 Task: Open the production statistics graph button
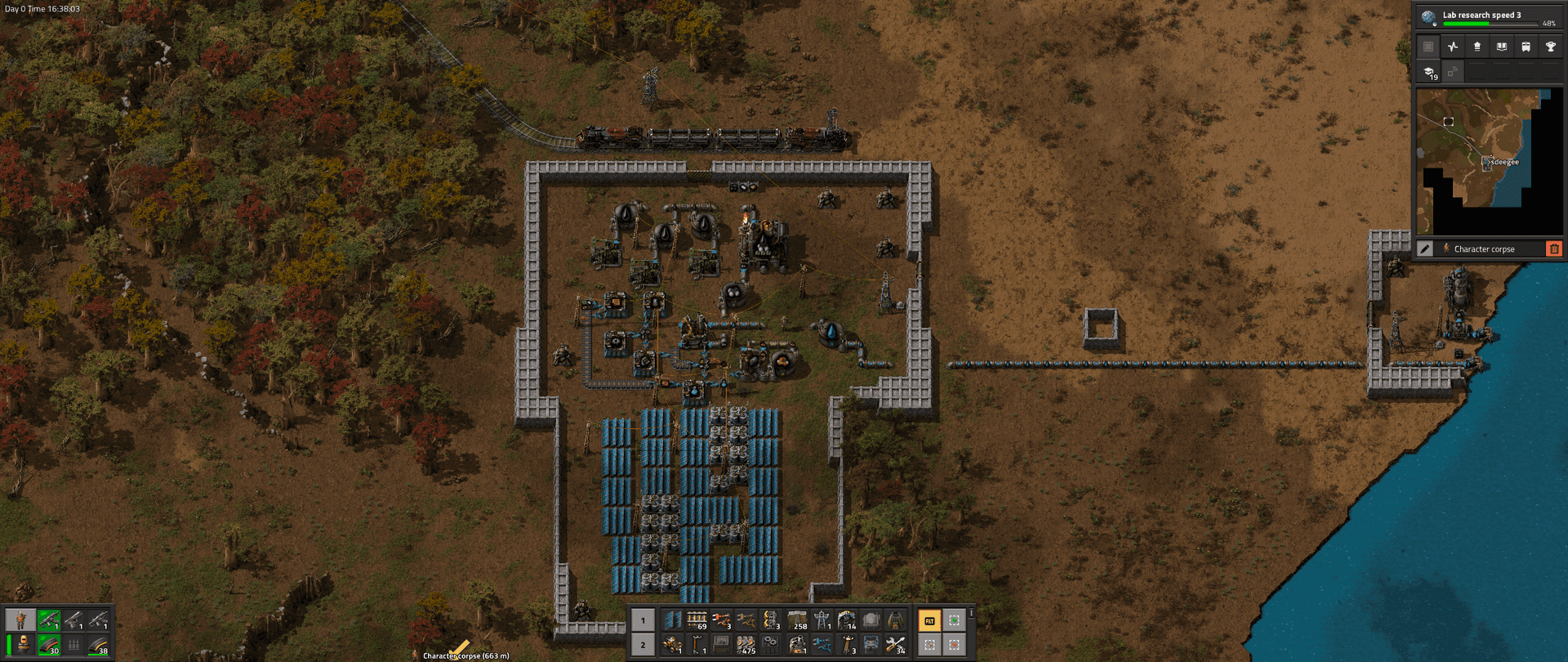click(x=1452, y=47)
